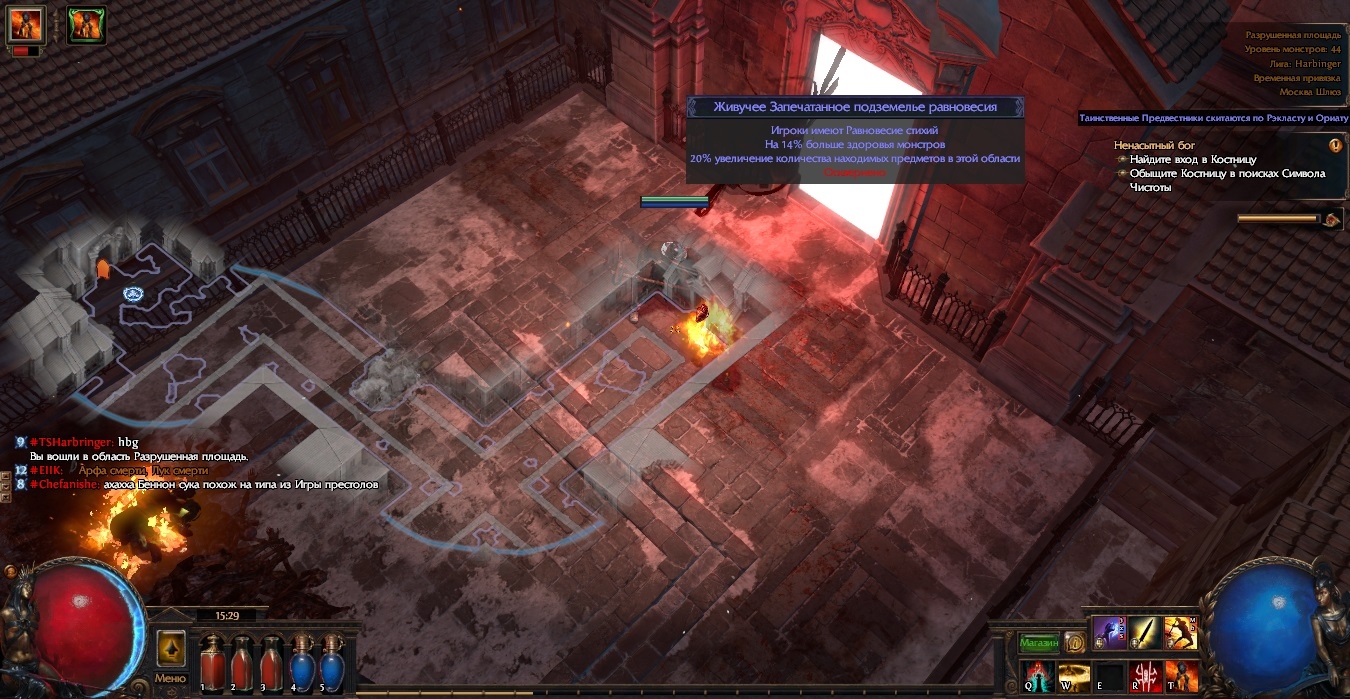The height and width of the screenshot is (699, 1350).
Task: Select the empty E skill slot
Action: 1110,676
